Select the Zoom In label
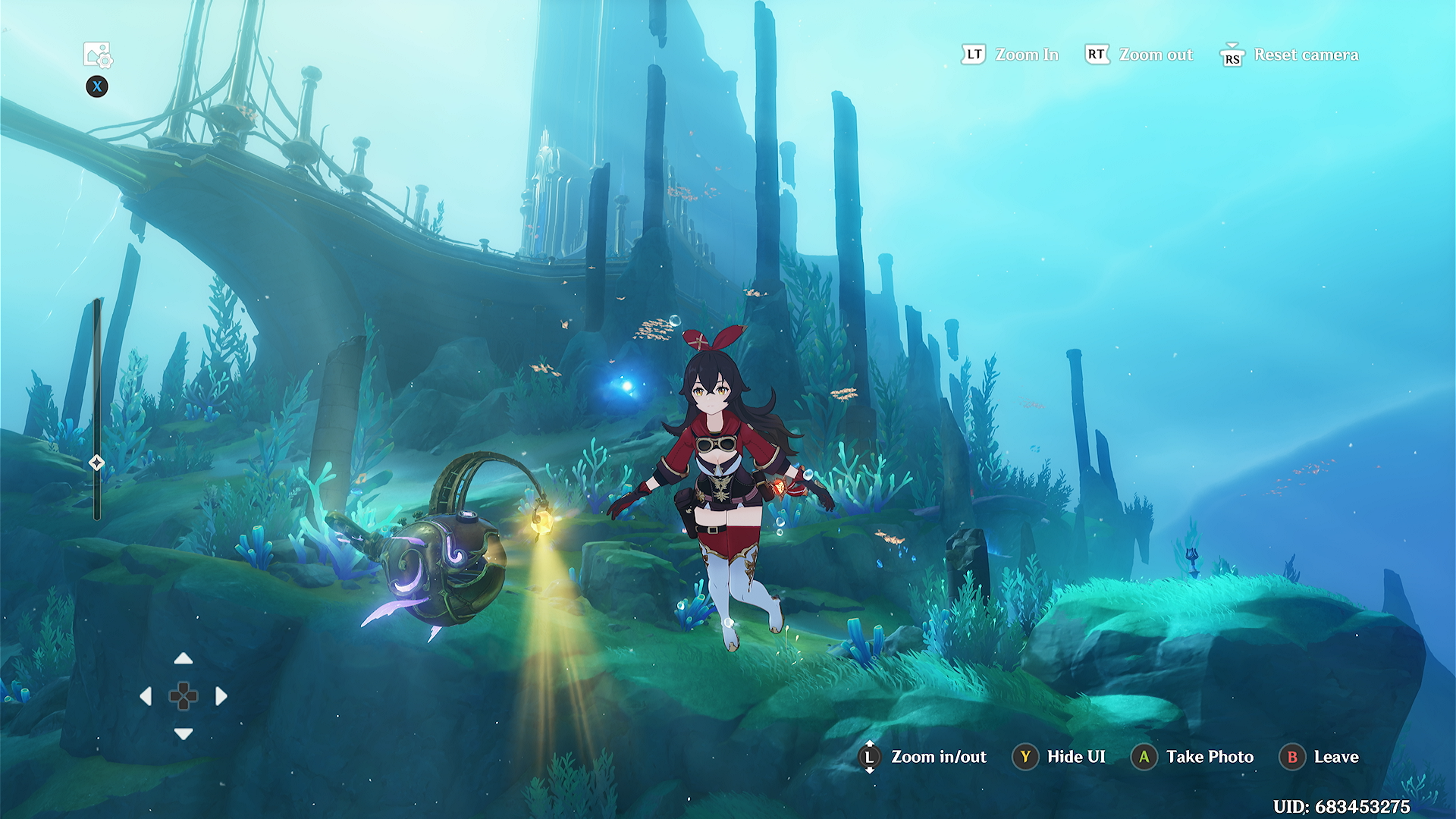Viewport: 1456px width, 819px height. [x=1026, y=55]
